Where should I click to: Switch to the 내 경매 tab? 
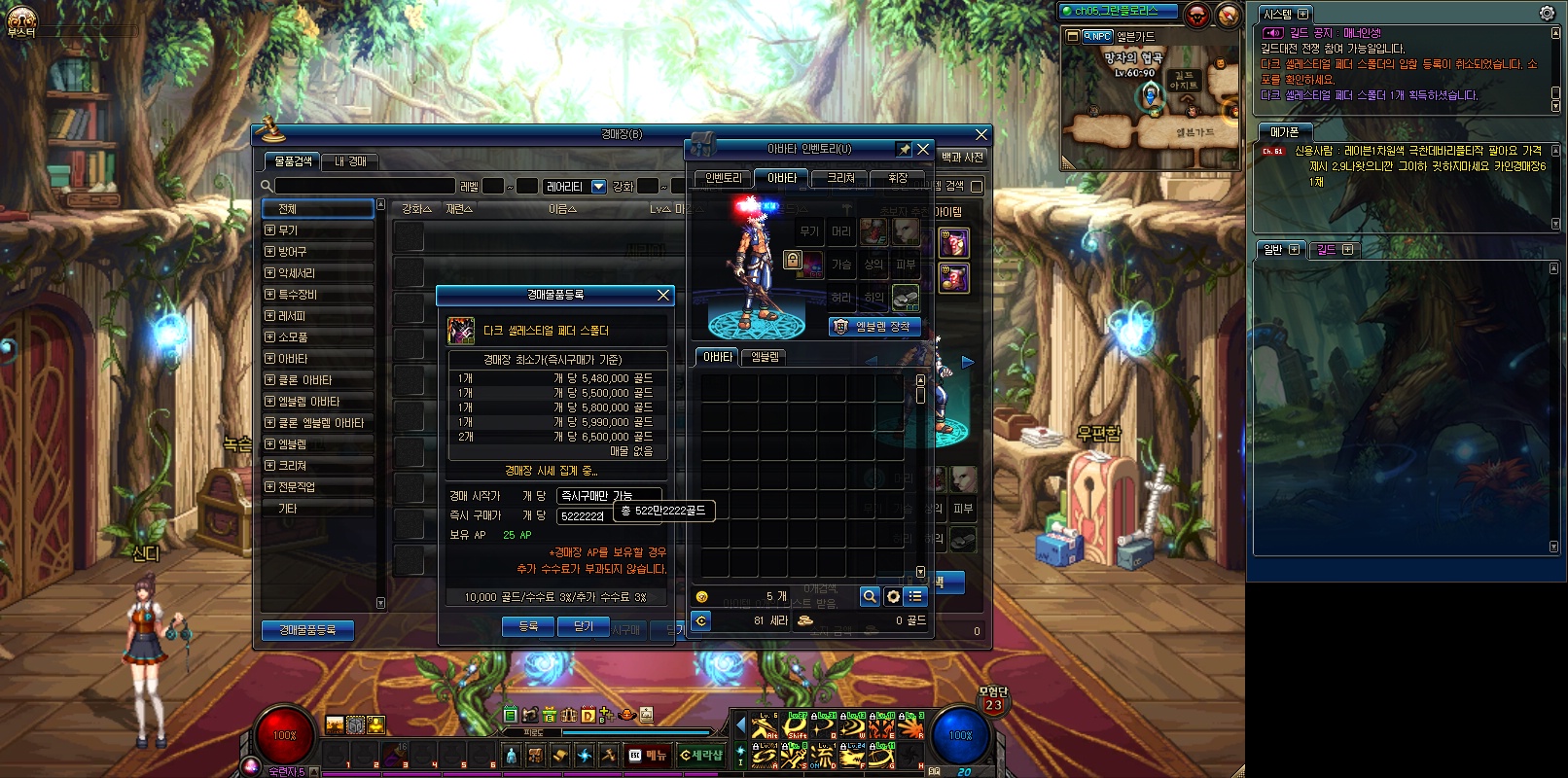coord(350,161)
